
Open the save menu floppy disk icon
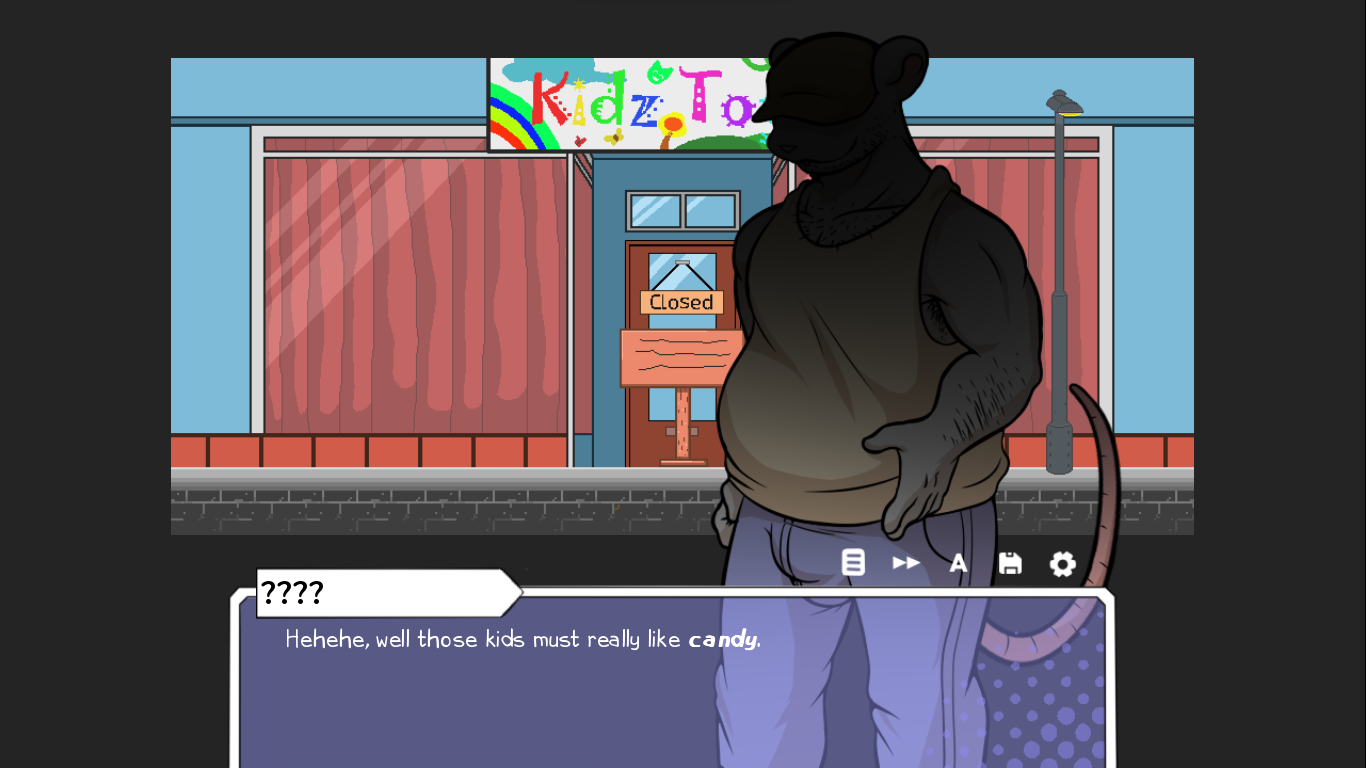tap(1010, 564)
